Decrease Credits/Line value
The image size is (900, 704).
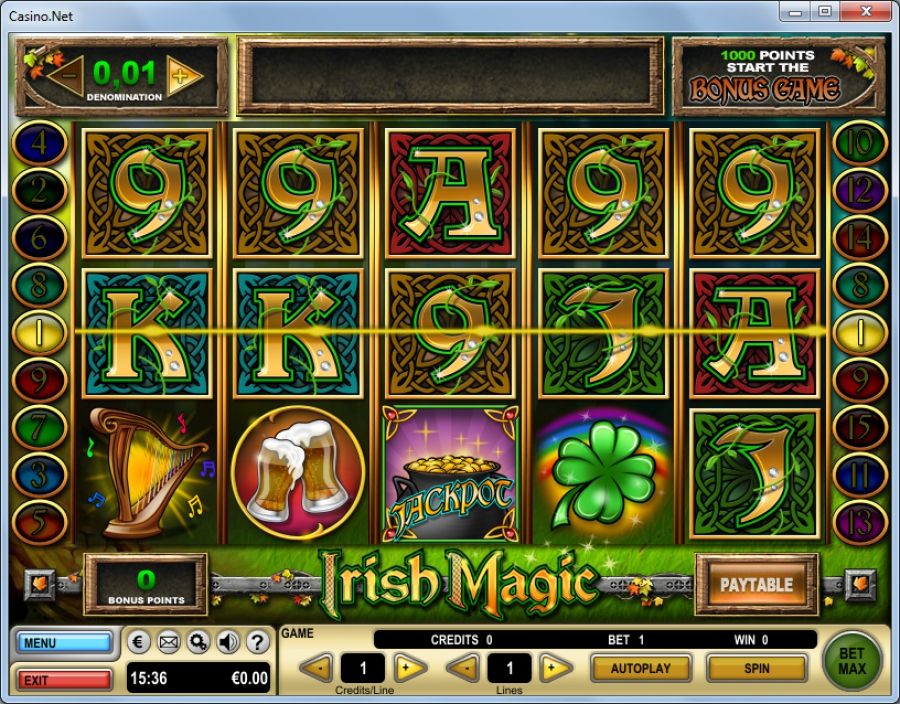click(x=316, y=668)
